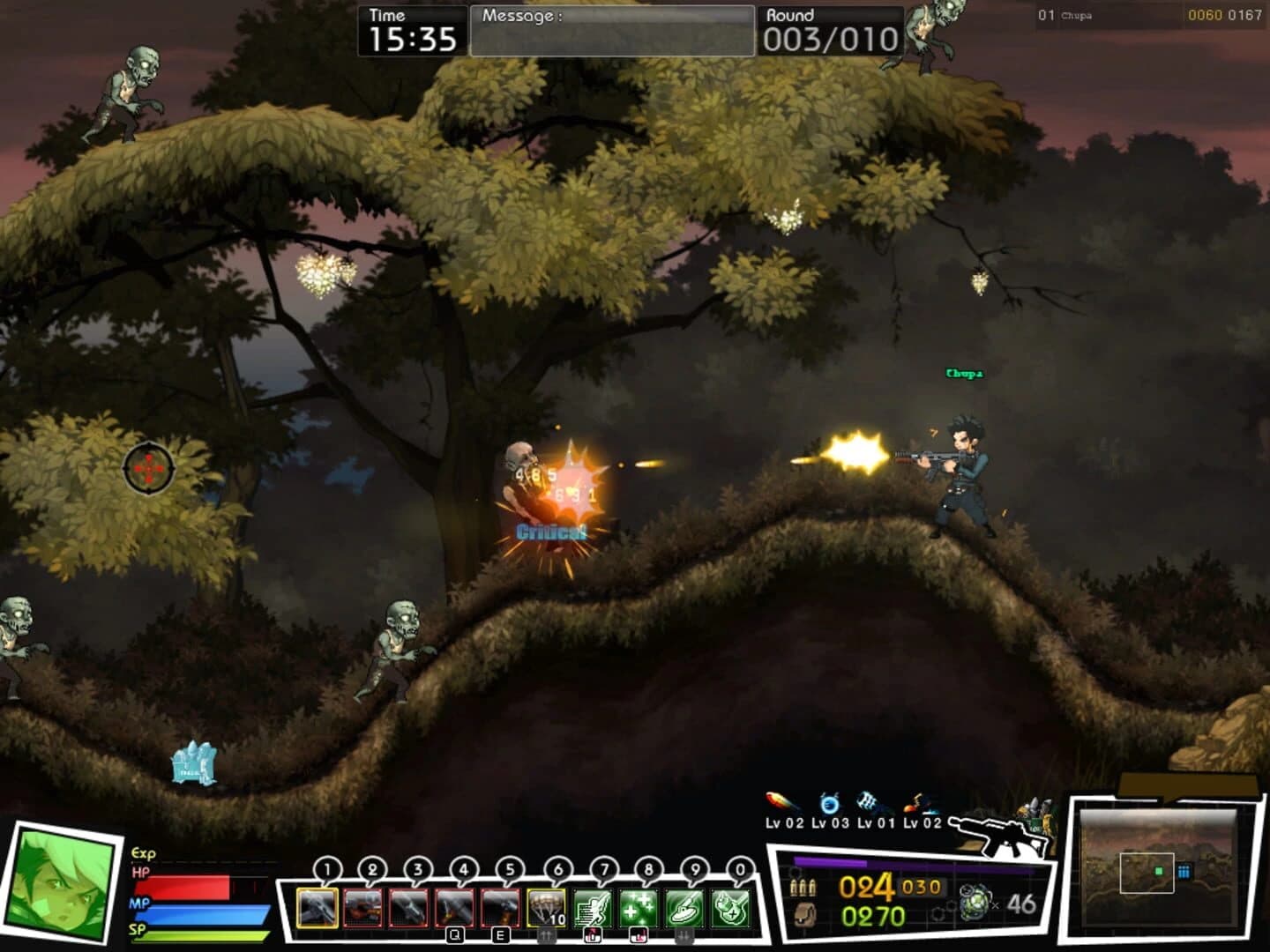The width and height of the screenshot is (1270, 952).
Task: Click the player name Chupa above character
Action: (967, 371)
